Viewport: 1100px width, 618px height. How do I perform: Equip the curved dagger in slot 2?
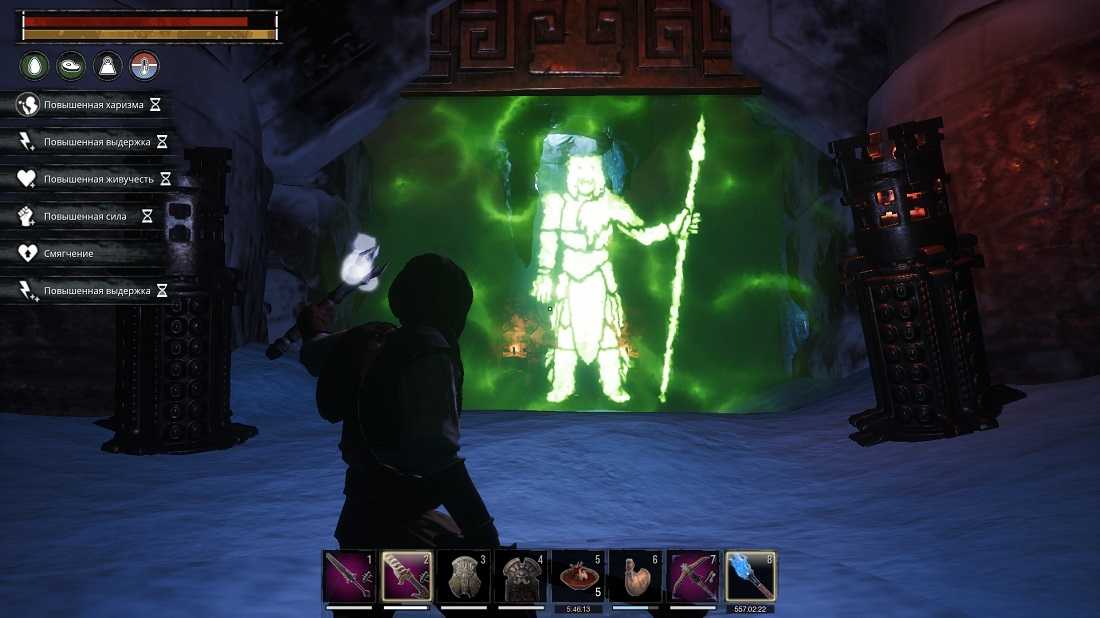click(407, 577)
